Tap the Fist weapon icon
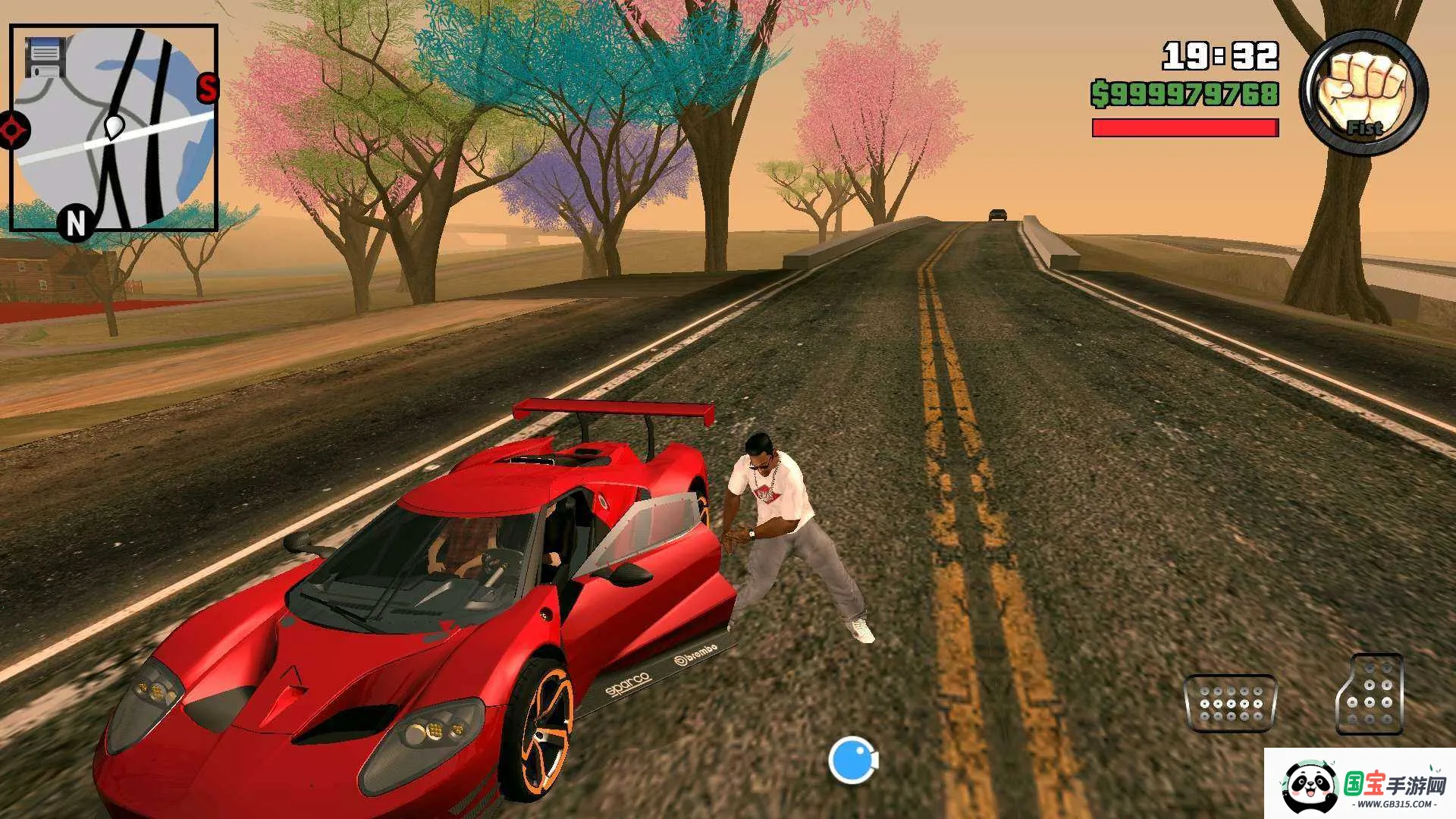Image resolution: width=1456 pixels, height=819 pixels. [1363, 93]
